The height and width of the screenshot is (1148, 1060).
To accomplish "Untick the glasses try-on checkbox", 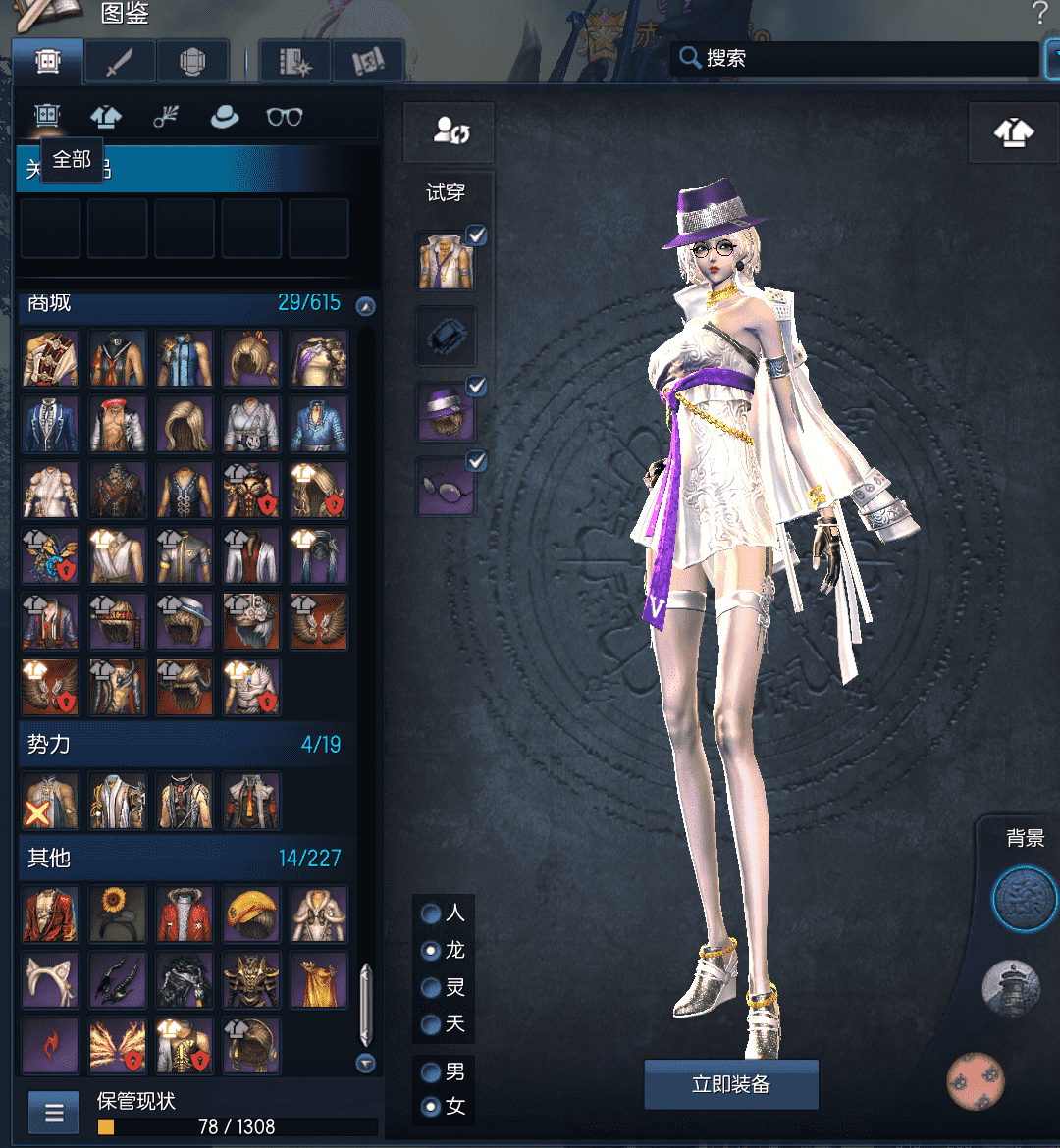I will tap(476, 460).
